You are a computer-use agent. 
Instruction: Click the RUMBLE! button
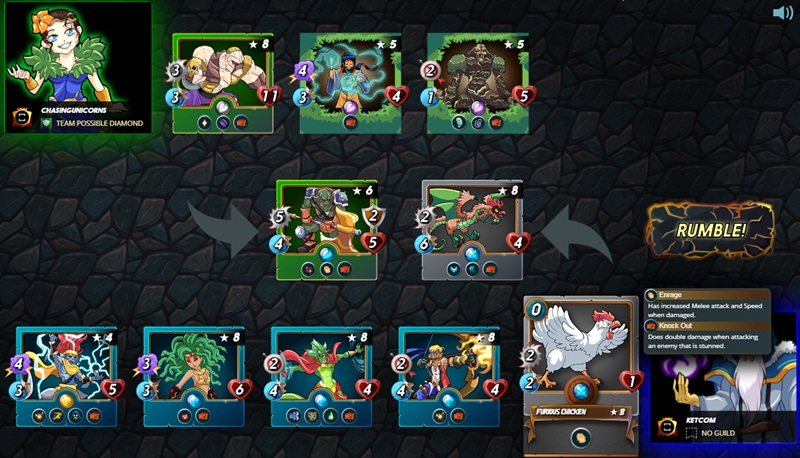710,231
